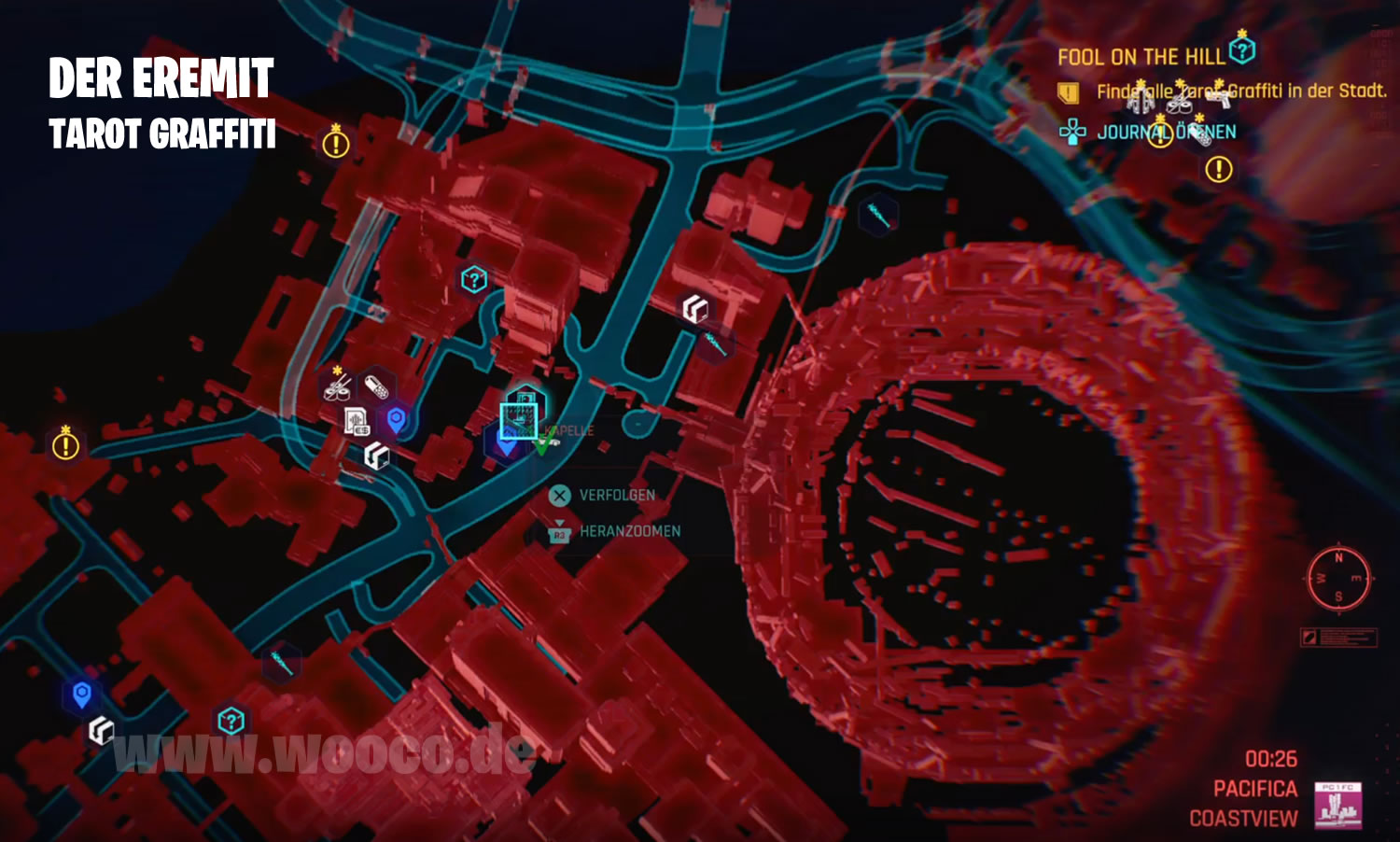1400x842 pixels.
Task: Select the question mark marker beside the quest title
Action: tap(1242, 49)
